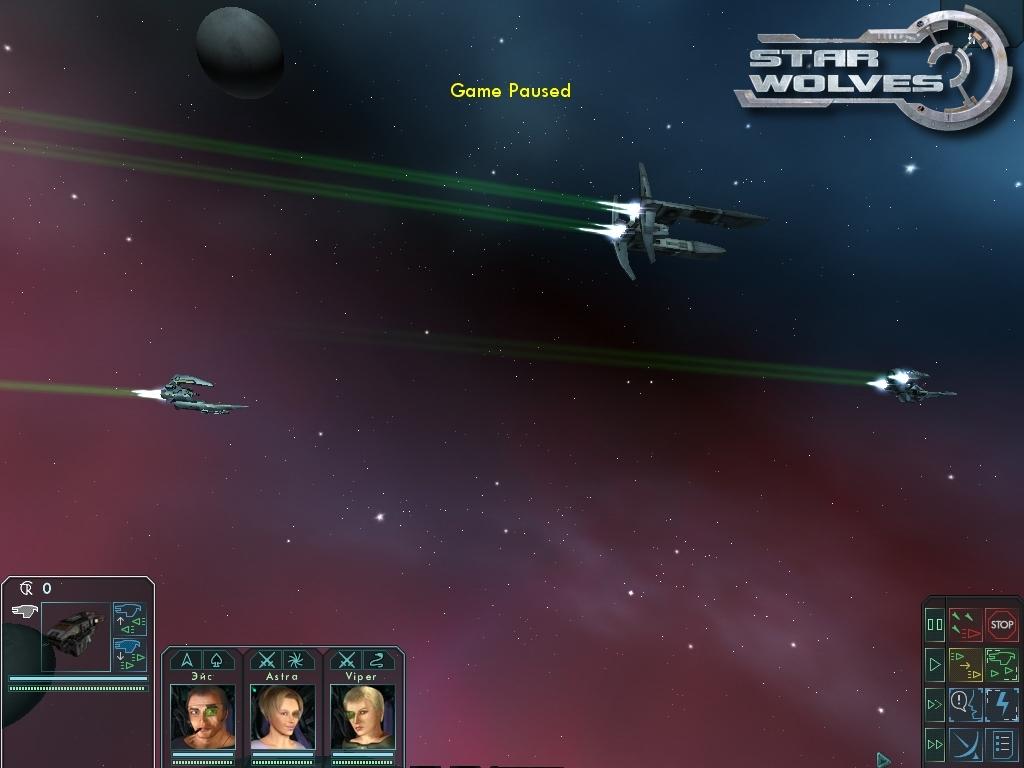The height and width of the screenshot is (768, 1024).
Task: Select Viper's pilot portrait
Action: [x=362, y=717]
